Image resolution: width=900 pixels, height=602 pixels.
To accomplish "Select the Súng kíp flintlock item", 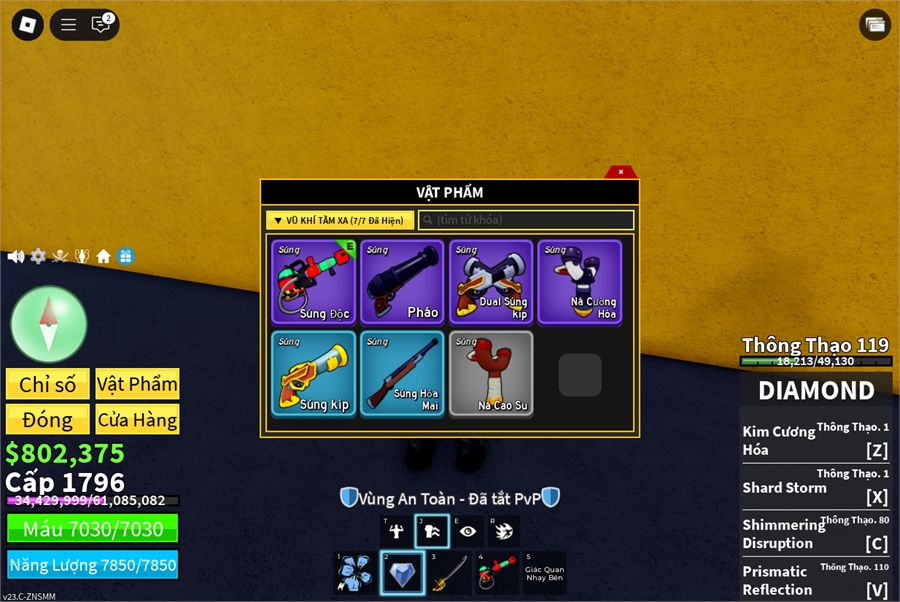I will coord(314,373).
